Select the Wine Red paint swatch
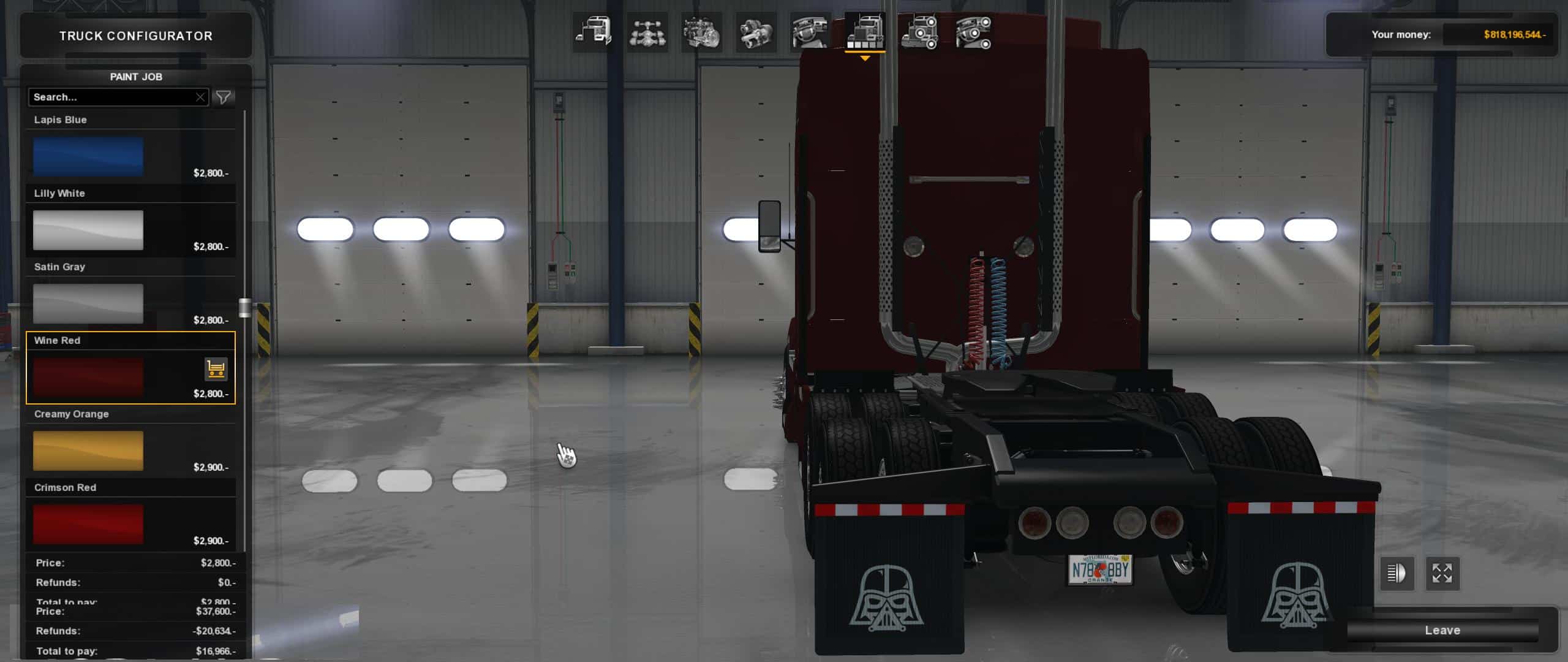Viewport: 1568px width, 662px height. 88,377
